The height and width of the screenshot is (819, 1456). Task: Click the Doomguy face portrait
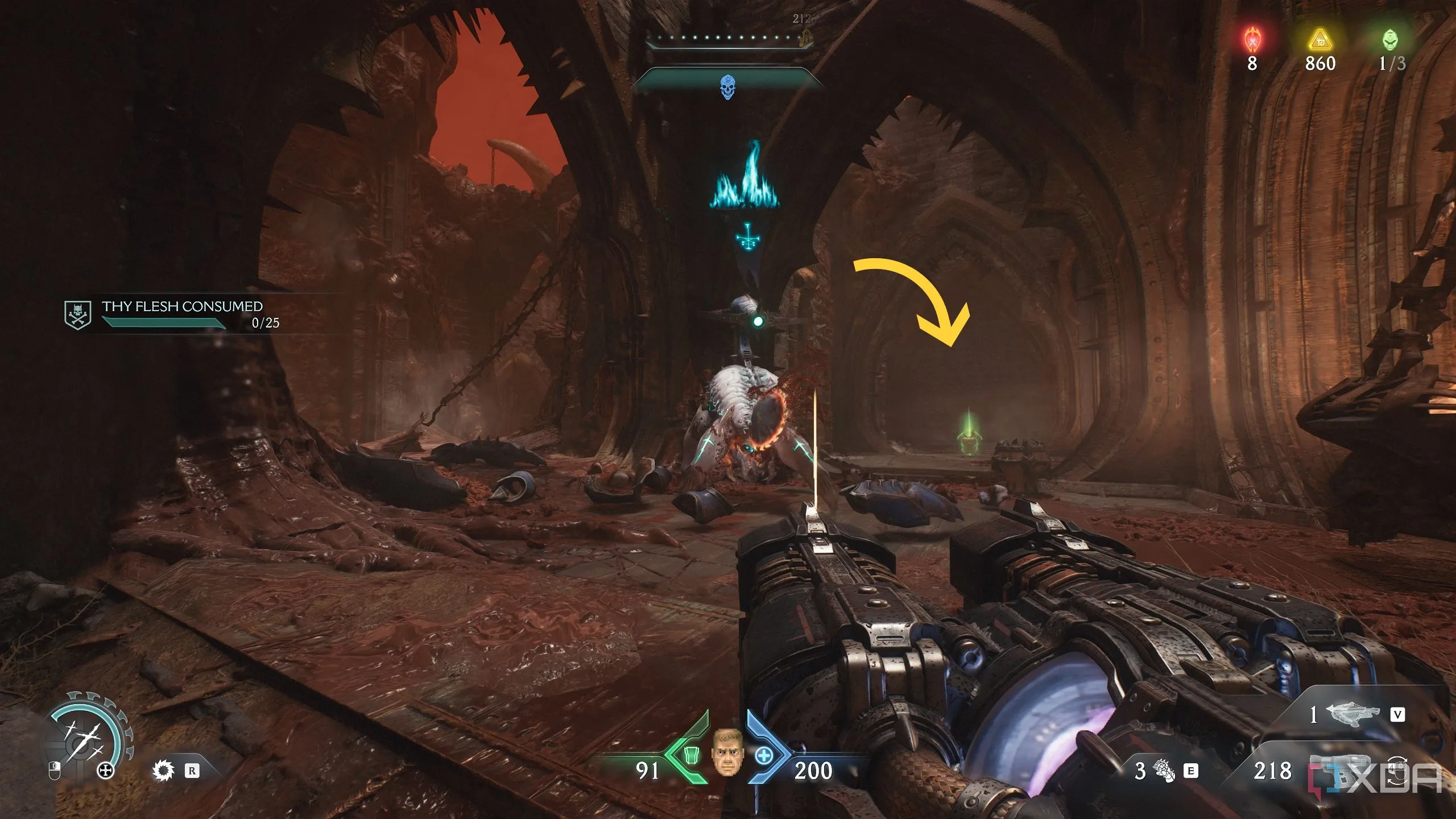point(727,751)
